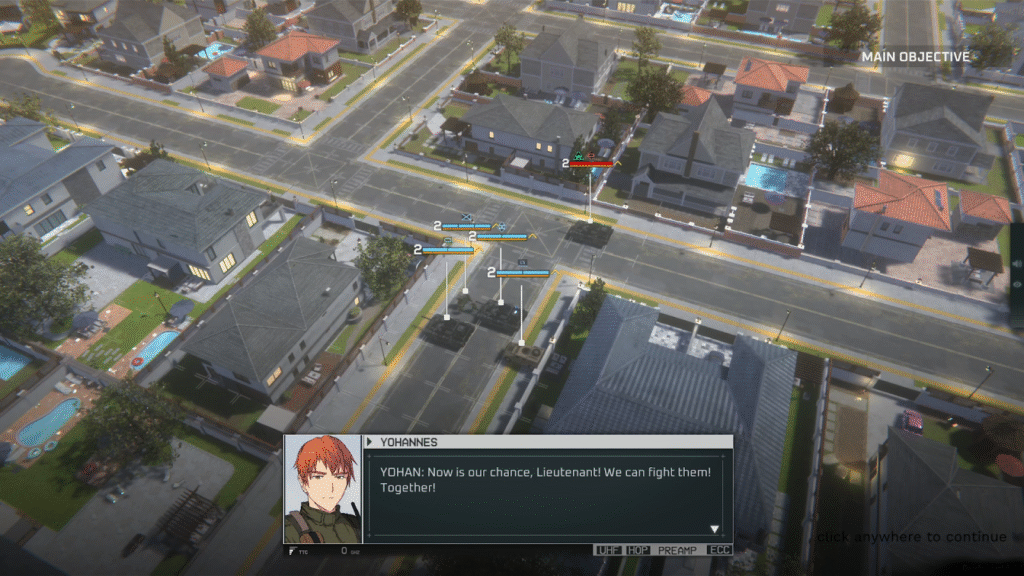The image size is (1024, 576).
Task: Click the dialogue advance arrow
Action: [x=714, y=529]
